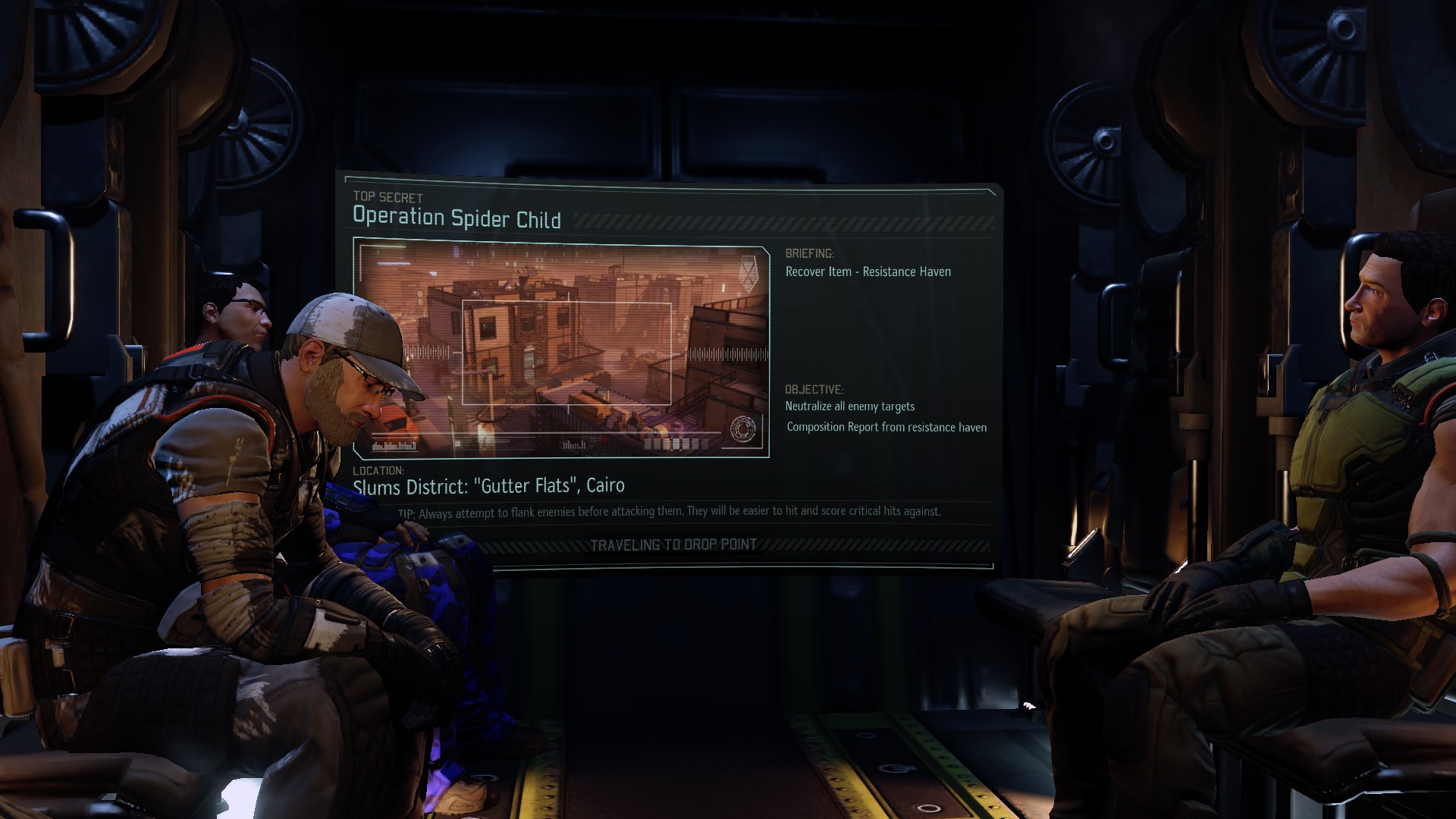Click the audio waveform indicator bottom-left of feed
The width and height of the screenshot is (1456, 819).
(393, 445)
